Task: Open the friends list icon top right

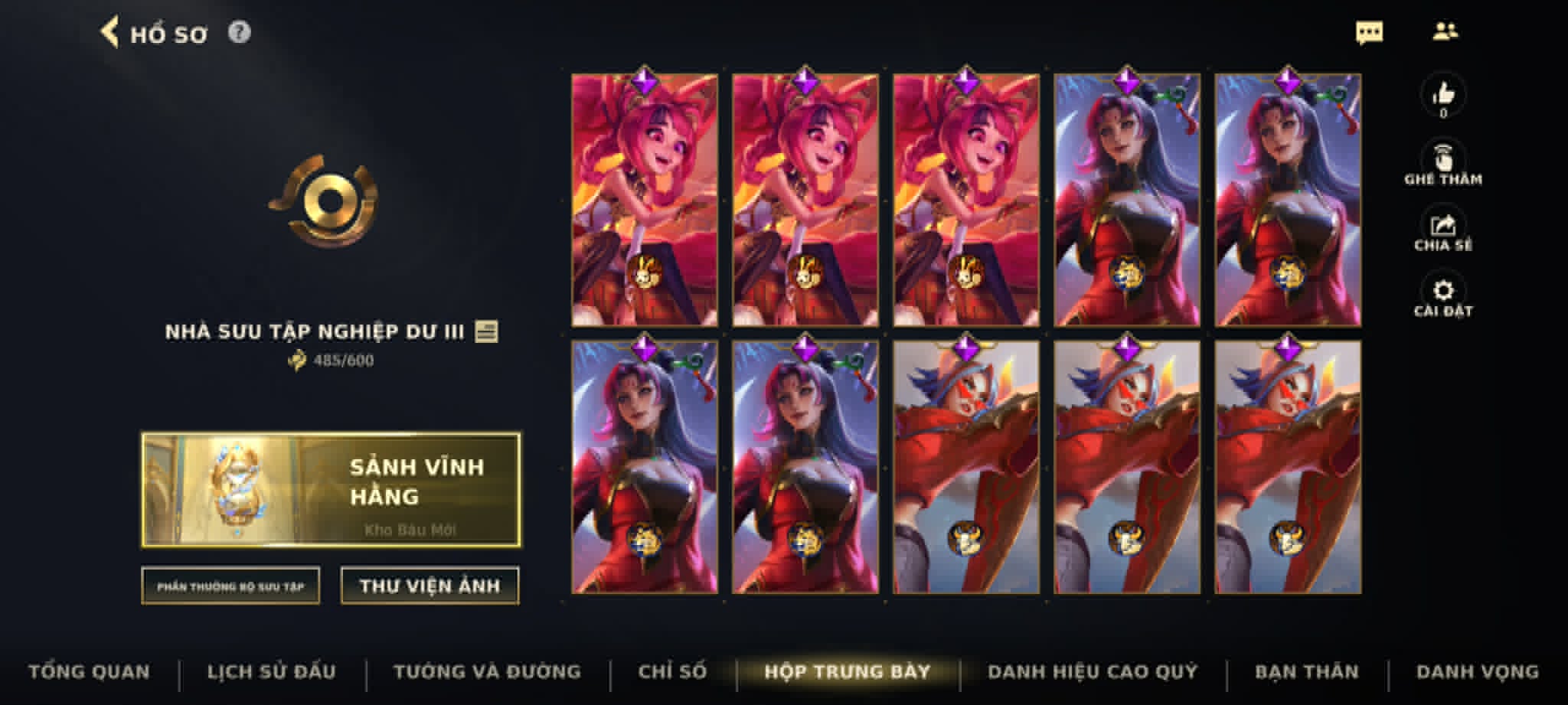Action: coord(1447,32)
